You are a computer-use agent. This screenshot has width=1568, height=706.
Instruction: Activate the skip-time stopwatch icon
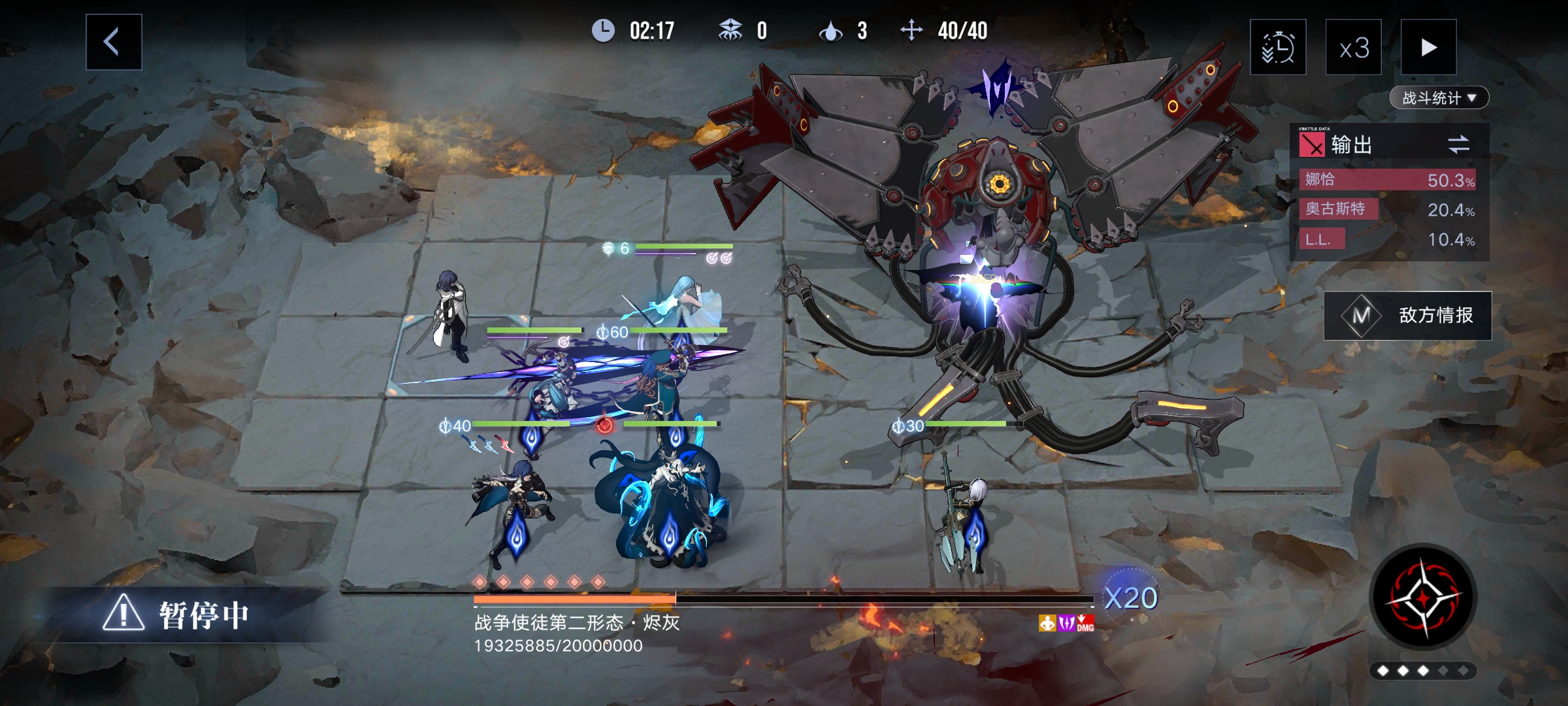(x=1279, y=48)
